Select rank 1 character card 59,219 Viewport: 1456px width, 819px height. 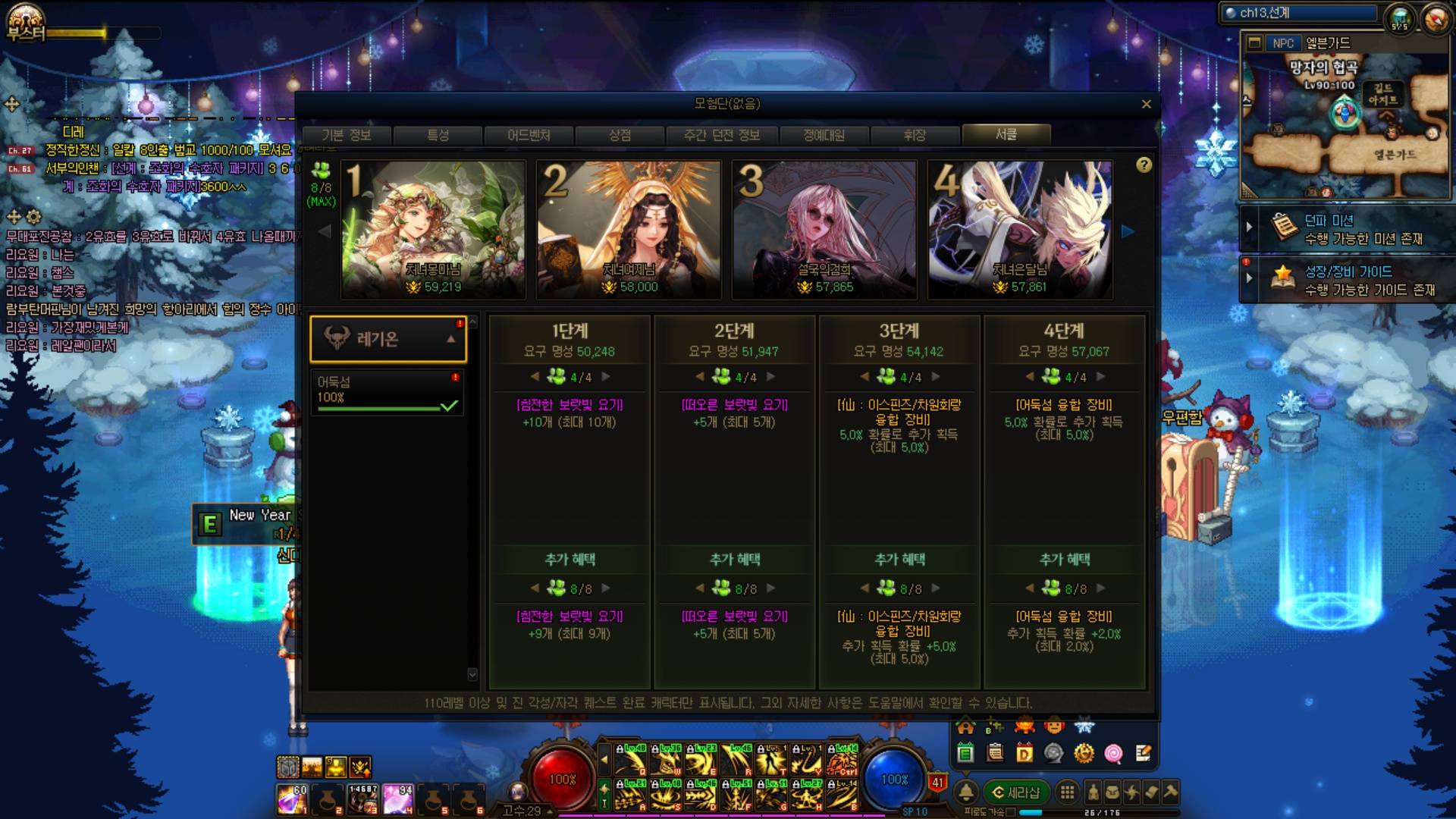433,229
